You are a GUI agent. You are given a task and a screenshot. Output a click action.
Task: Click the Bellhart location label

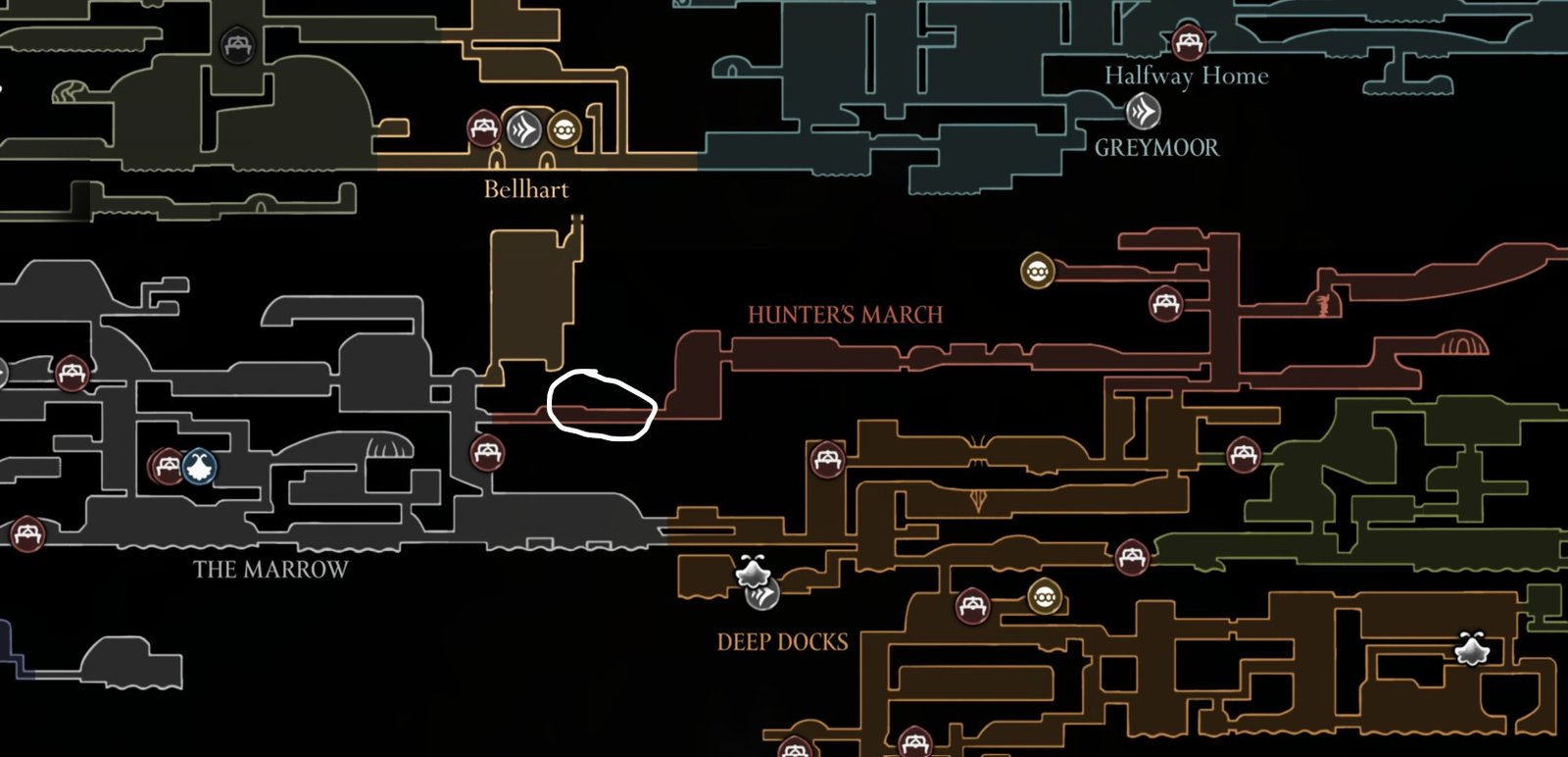(526, 188)
